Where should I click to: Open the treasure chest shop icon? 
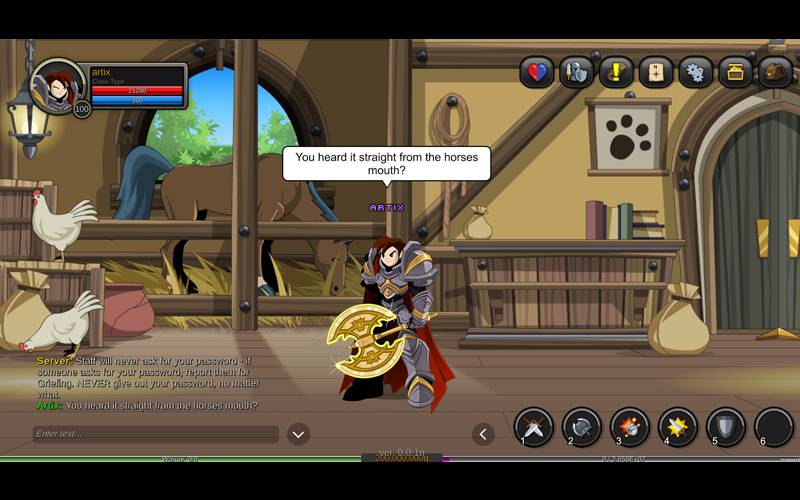coord(736,72)
